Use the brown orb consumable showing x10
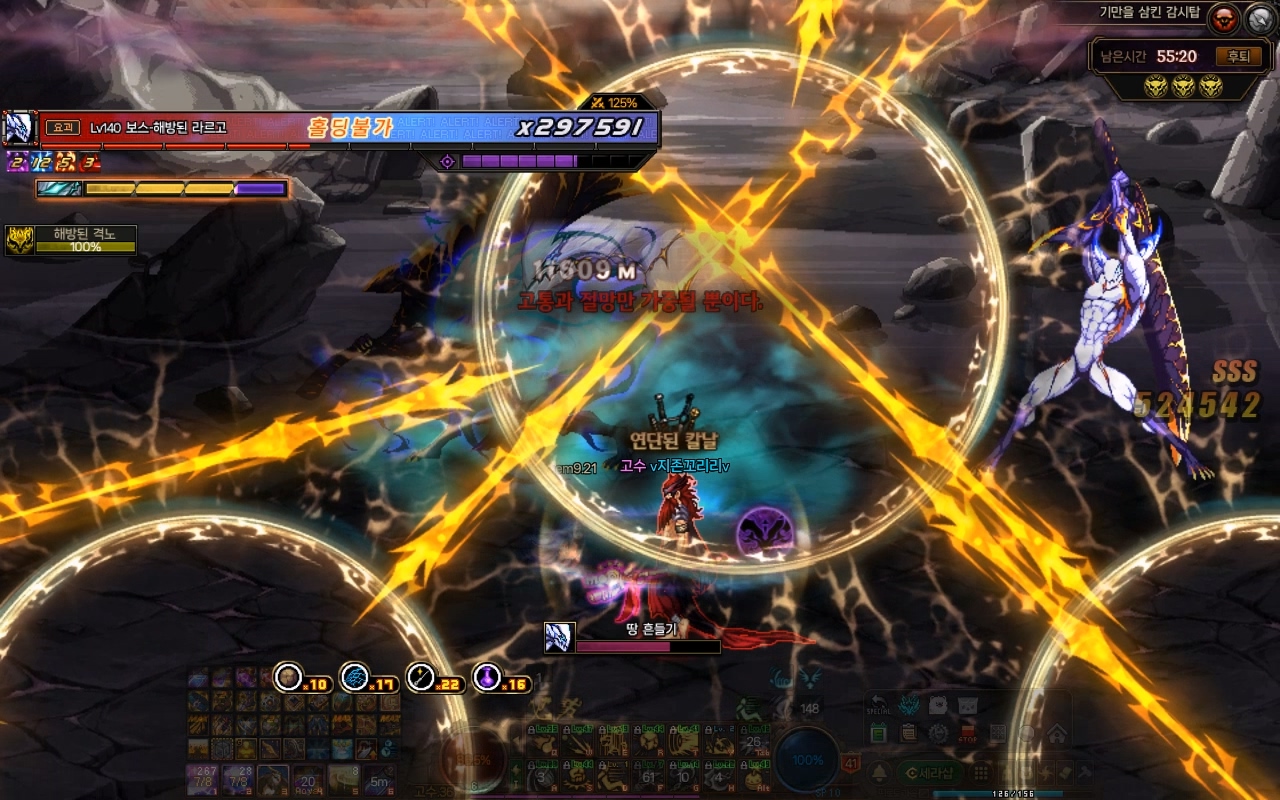The width and height of the screenshot is (1280, 800). point(289,677)
